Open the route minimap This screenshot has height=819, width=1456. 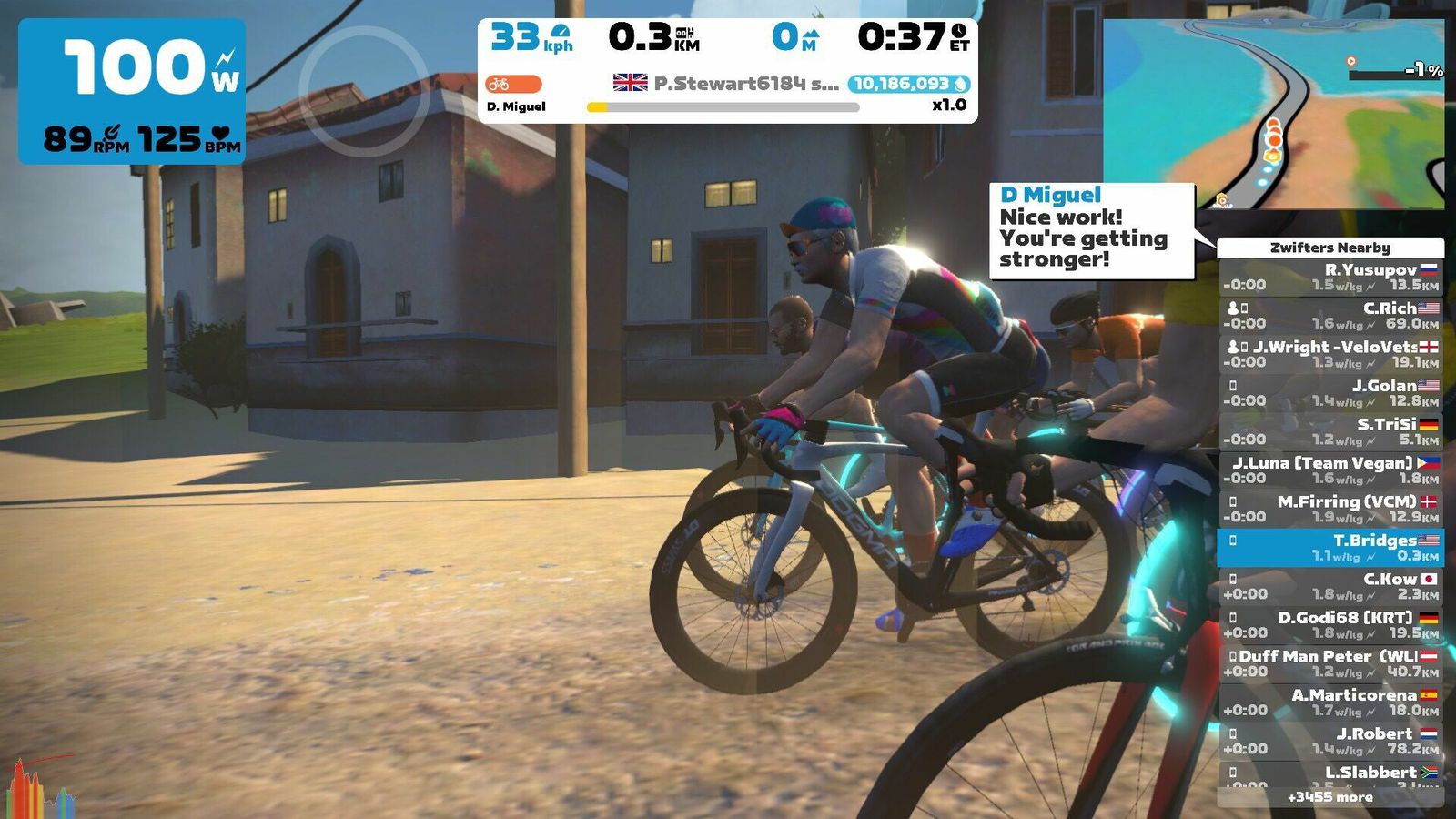1273,114
